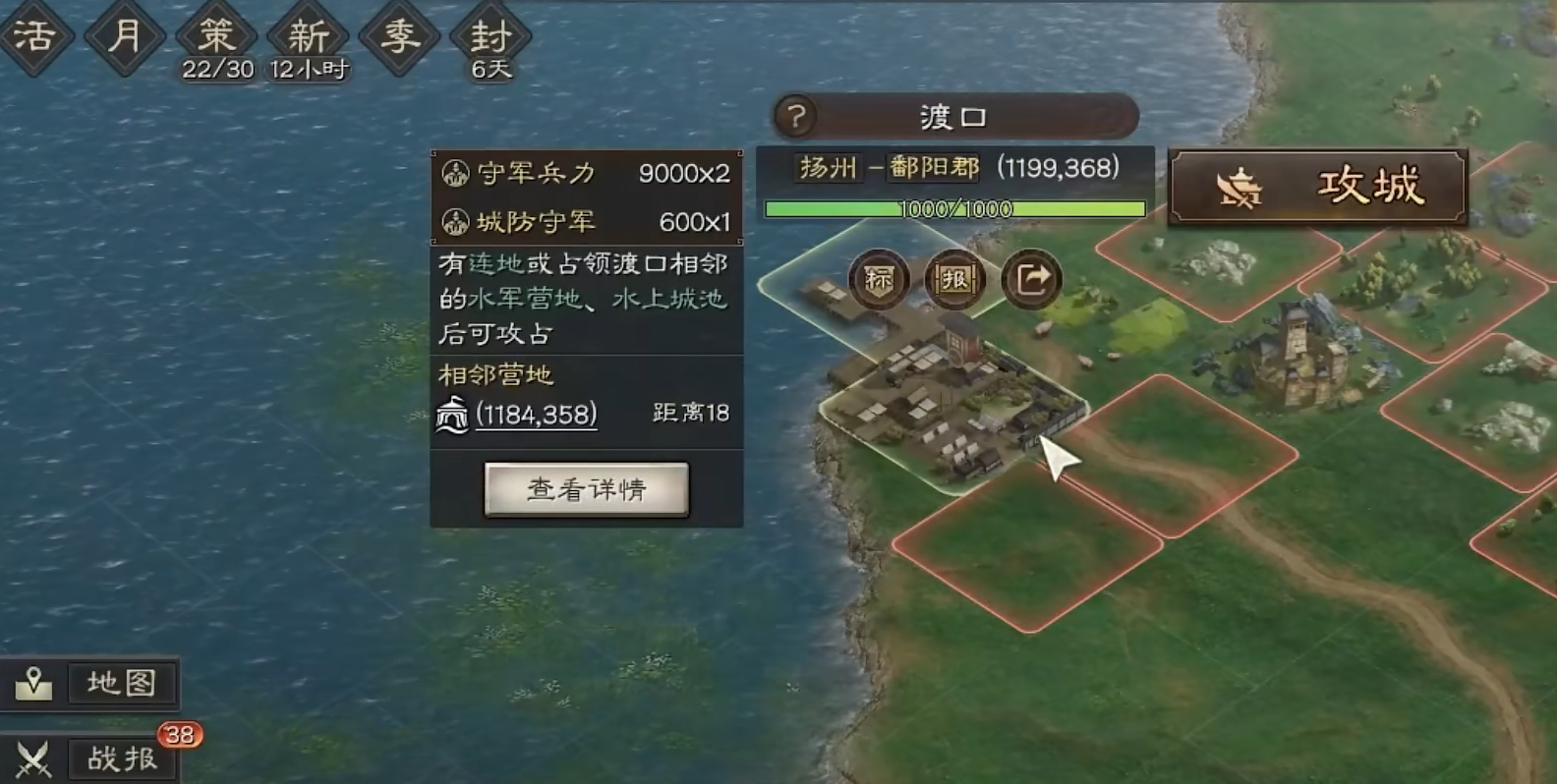Click the 标 marker icon near the port
The image size is (1557, 784).
coord(878,280)
